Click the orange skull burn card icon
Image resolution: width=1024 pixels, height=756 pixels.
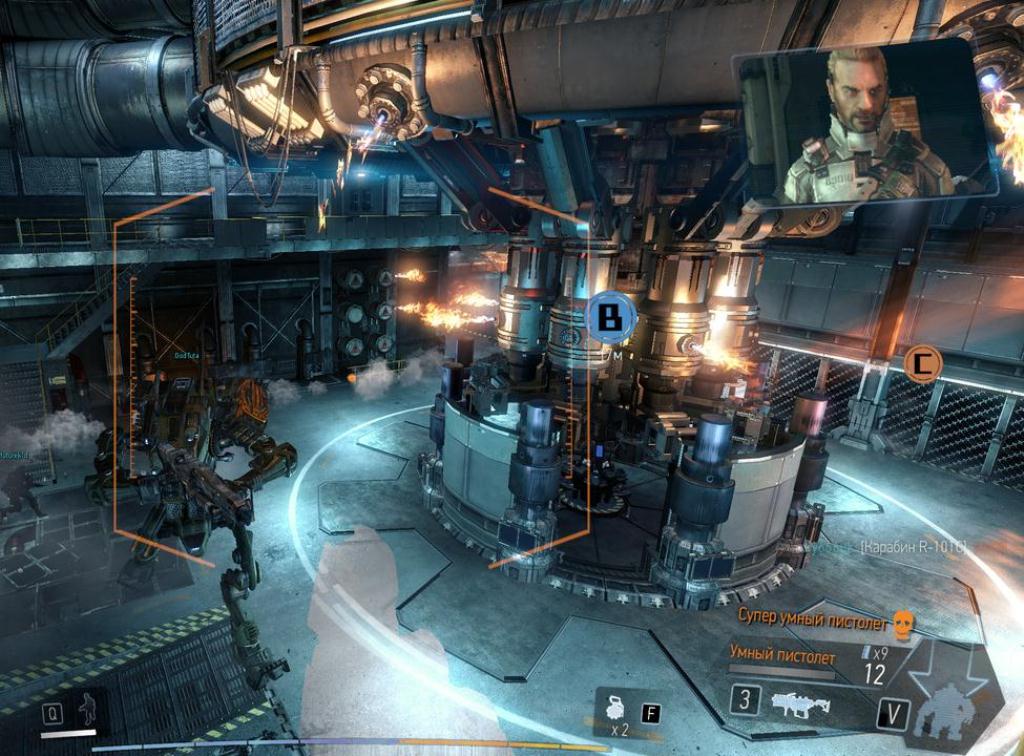(904, 625)
